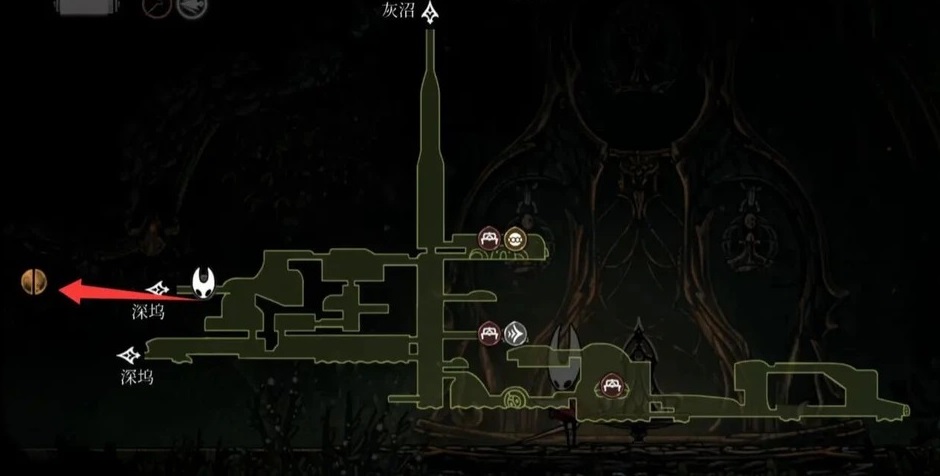Choose the 深坞 exit marker beside the white mask
940x476 pixels.
point(156,290)
